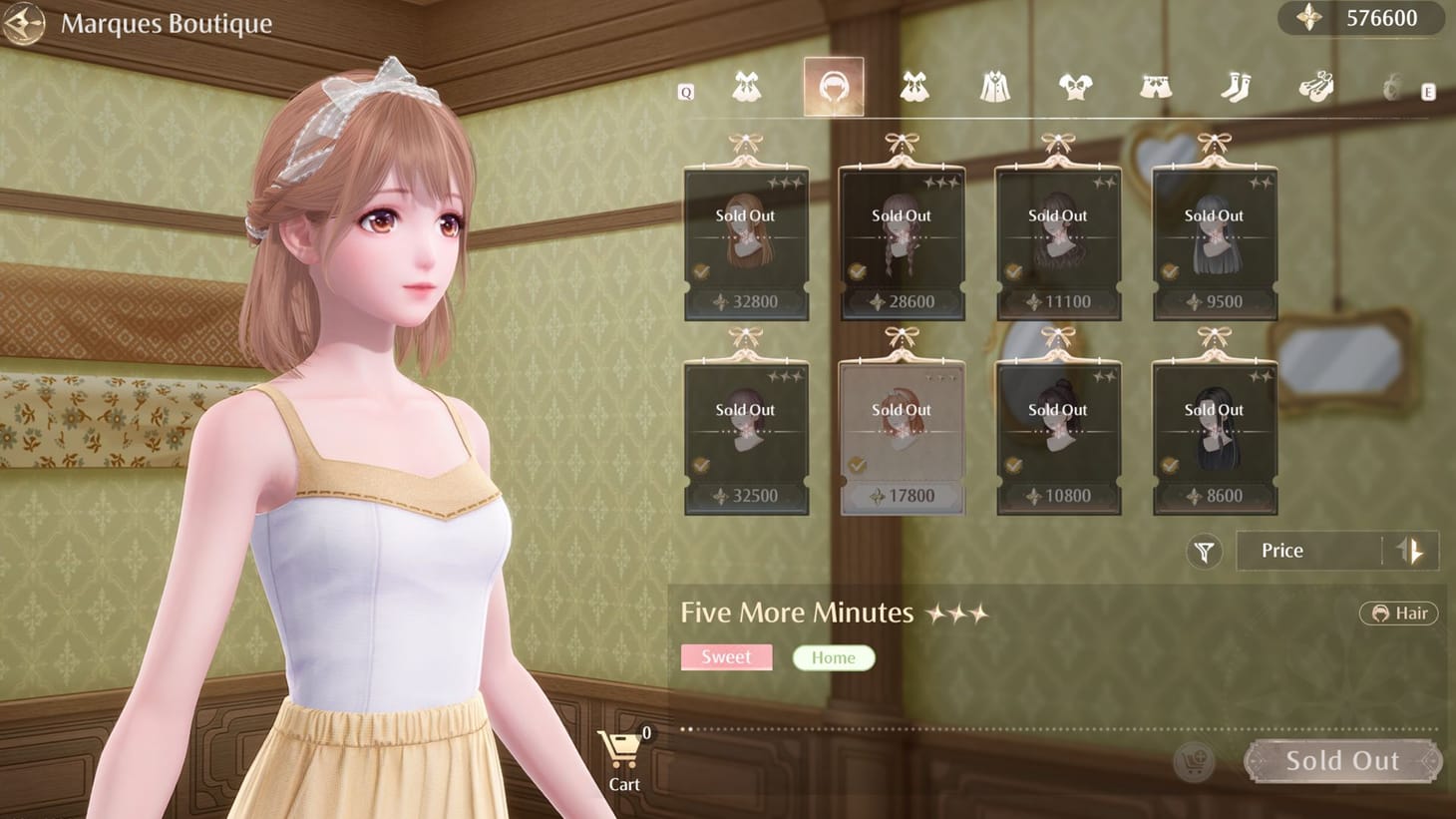The width and height of the screenshot is (1456, 819).
Task: Select the Dresses category icon
Action: (915, 88)
